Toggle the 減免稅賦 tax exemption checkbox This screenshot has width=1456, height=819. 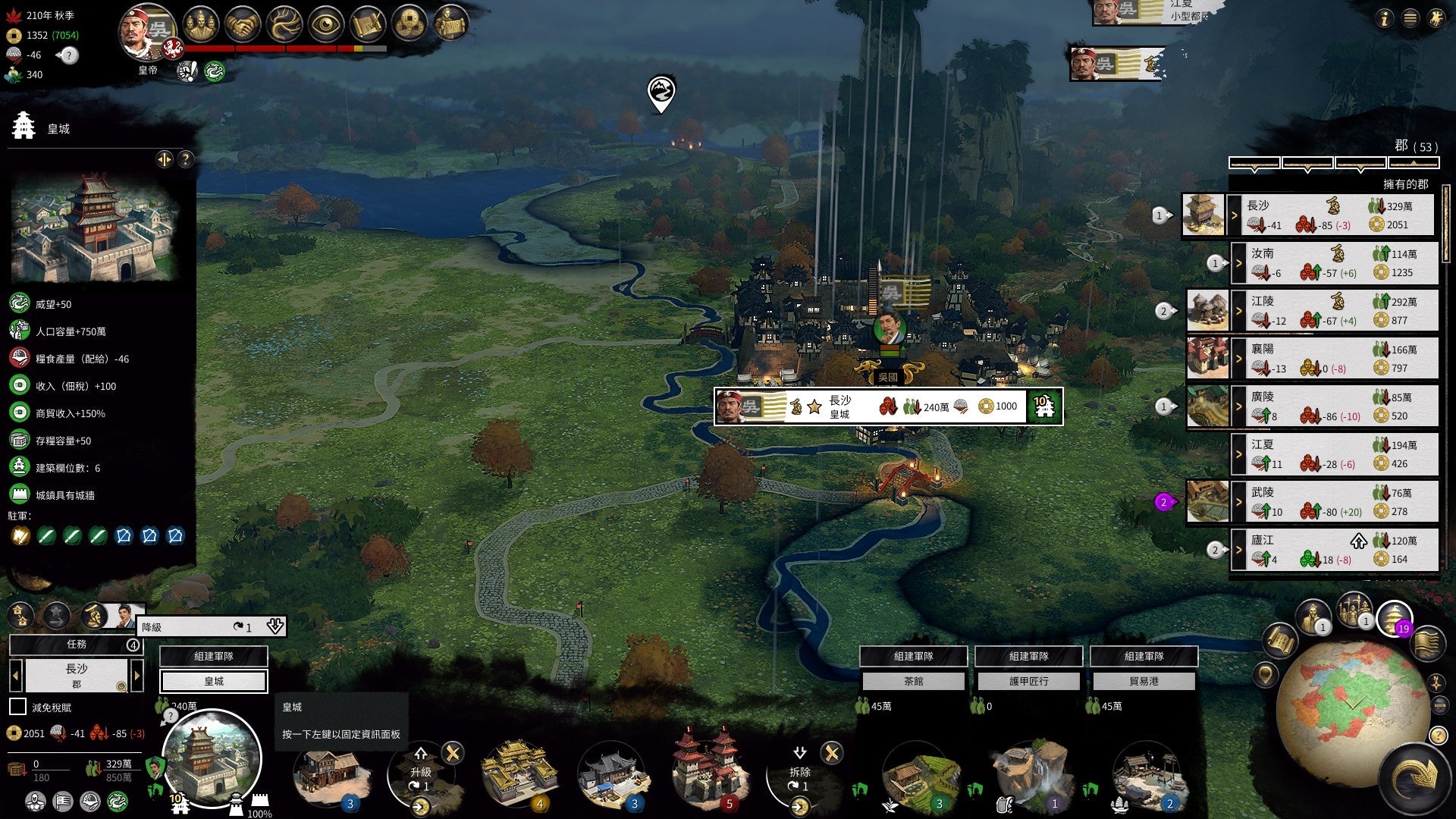[x=17, y=707]
